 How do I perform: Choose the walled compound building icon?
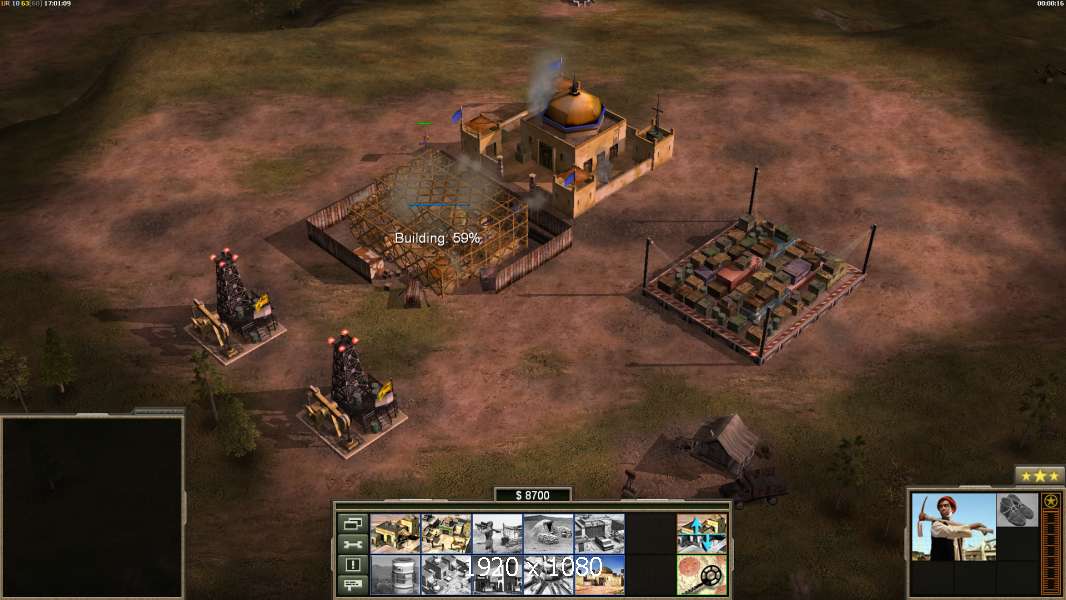click(446, 533)
